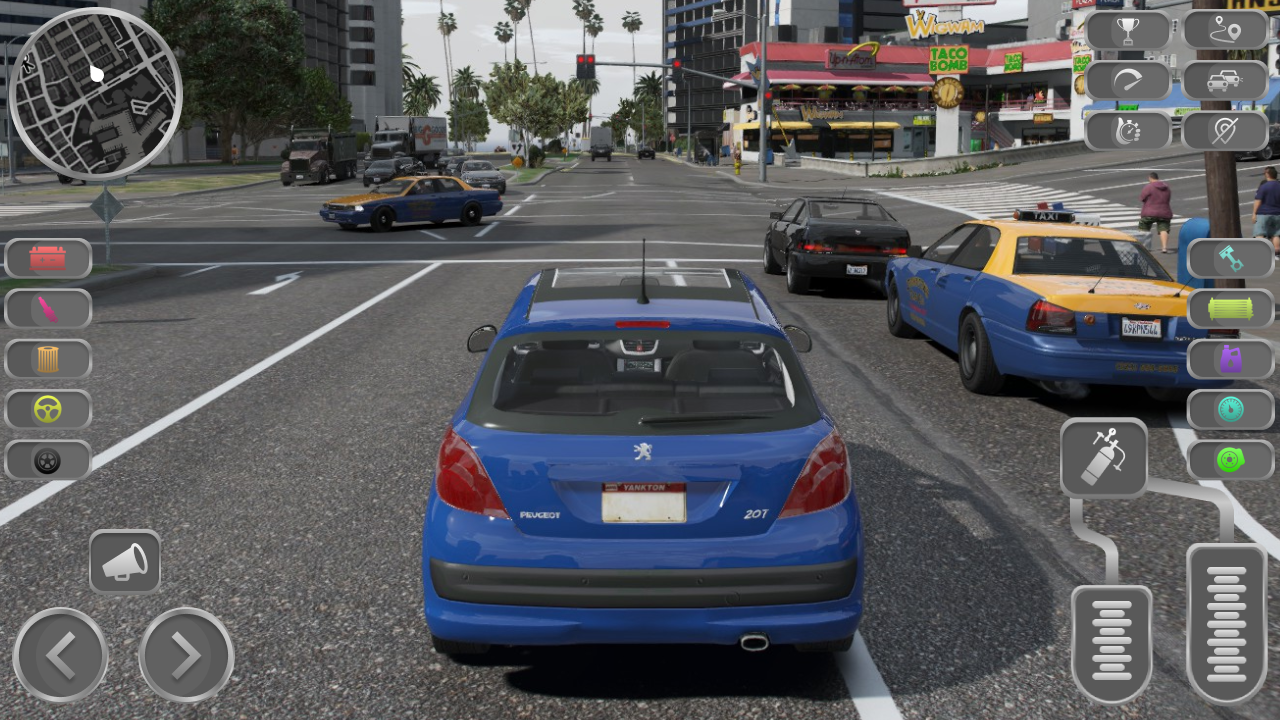Viewport: 1280px width, 720px height.
Task: Activate the nitro NOS bottle boost
Action: (1105, 460)
